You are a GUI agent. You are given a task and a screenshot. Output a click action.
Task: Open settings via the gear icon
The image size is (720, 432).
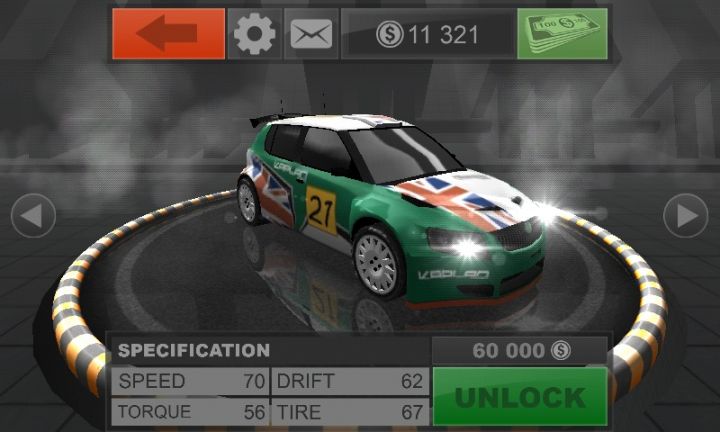click(254, 34)
